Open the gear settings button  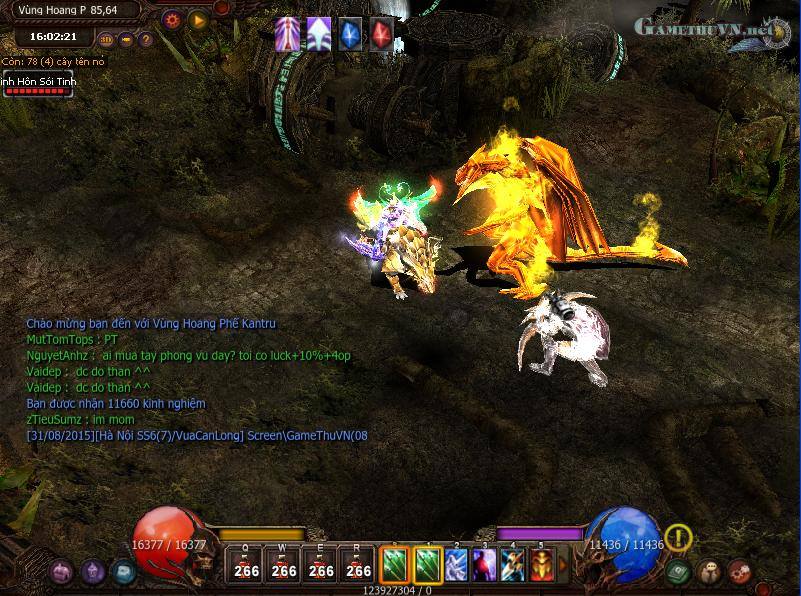(172, 18)
